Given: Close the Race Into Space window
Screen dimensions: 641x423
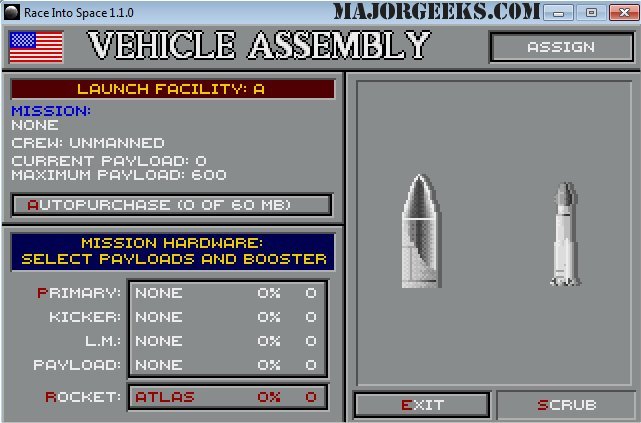Looking at the screenshot, I should tap(619, 13).
